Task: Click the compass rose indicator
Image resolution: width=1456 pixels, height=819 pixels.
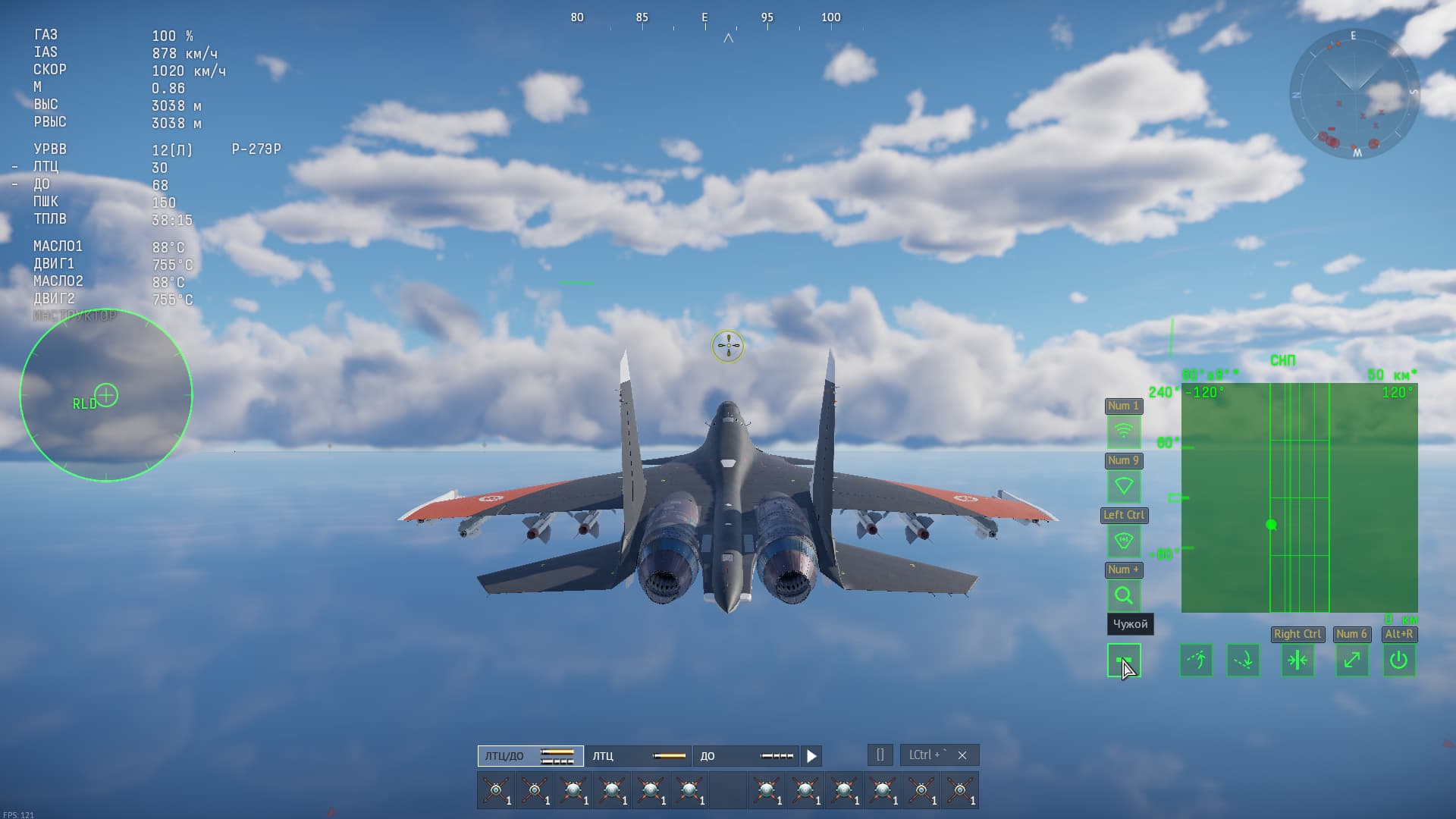Action: 1356,95
